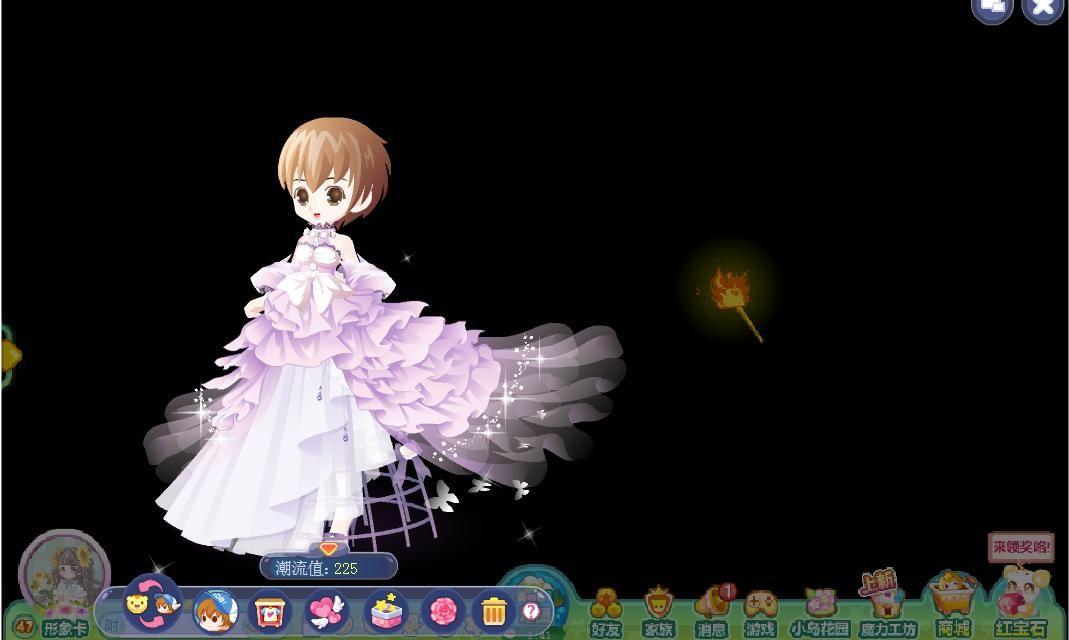
Task: Check messages under 消息
Action: point(712,611)
